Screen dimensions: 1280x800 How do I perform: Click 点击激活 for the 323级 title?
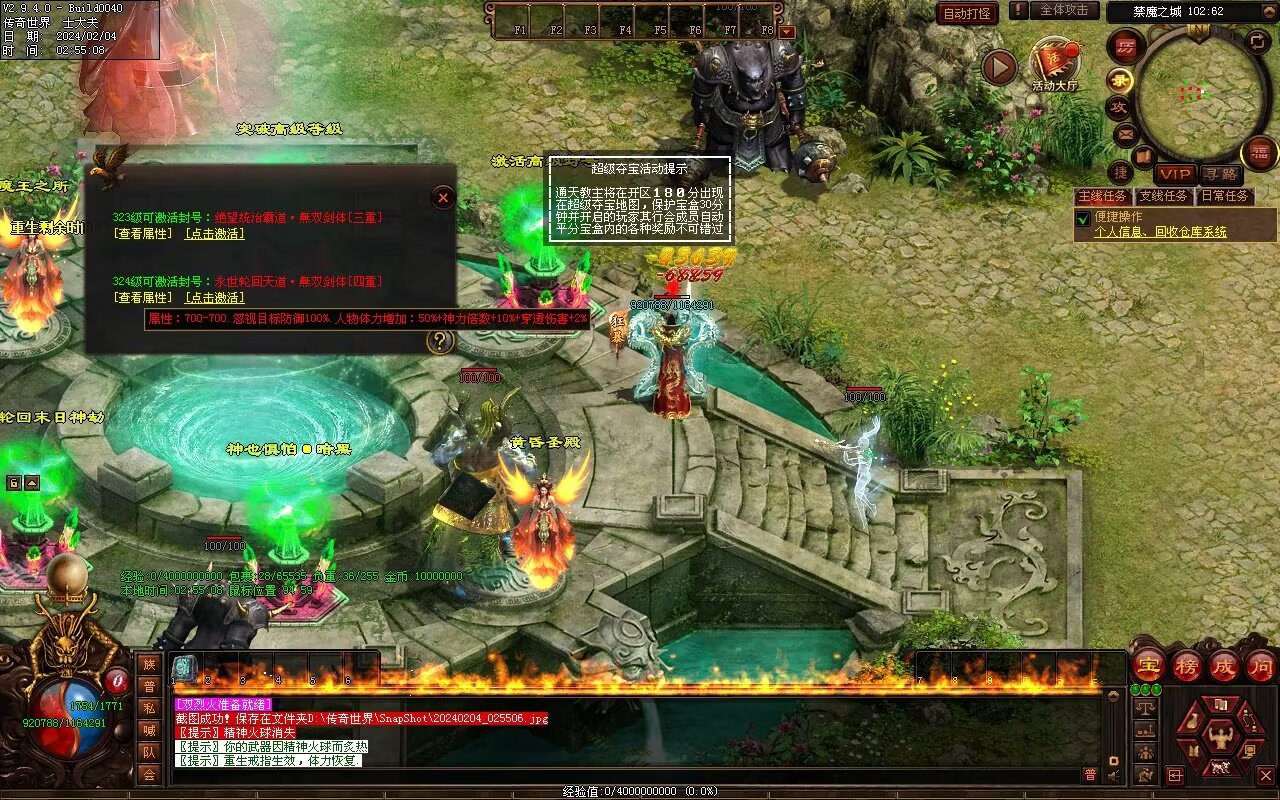pyautogui.click(x=214, y=234)
